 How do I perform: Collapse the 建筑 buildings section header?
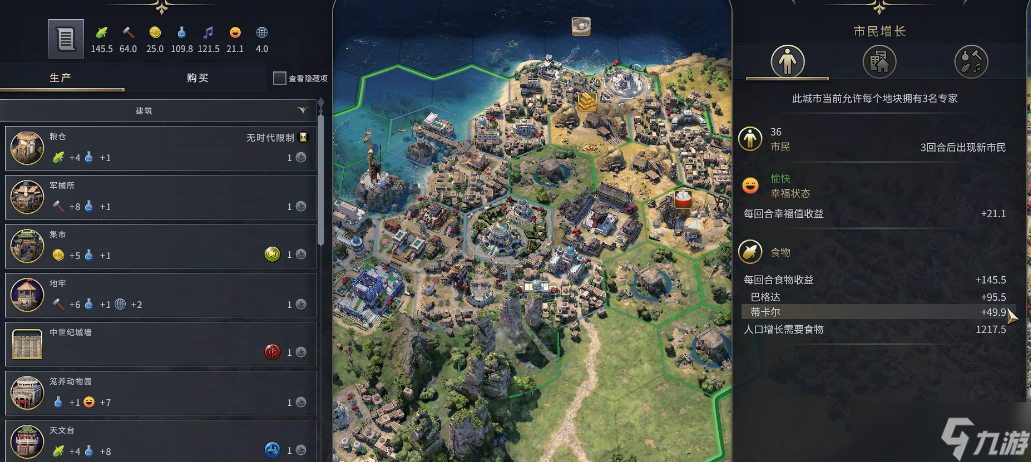click(158, 110)
